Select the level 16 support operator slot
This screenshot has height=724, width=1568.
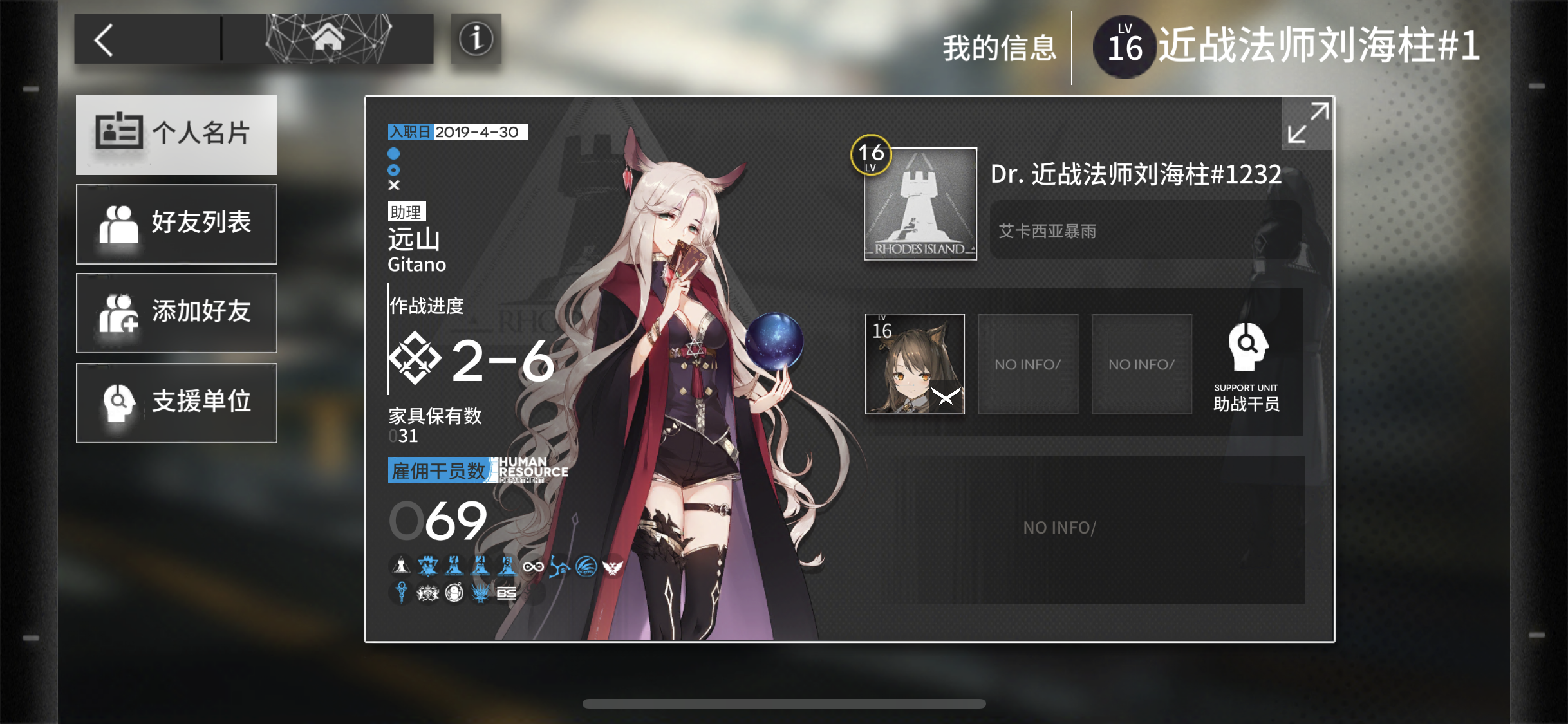click(915, 364)
